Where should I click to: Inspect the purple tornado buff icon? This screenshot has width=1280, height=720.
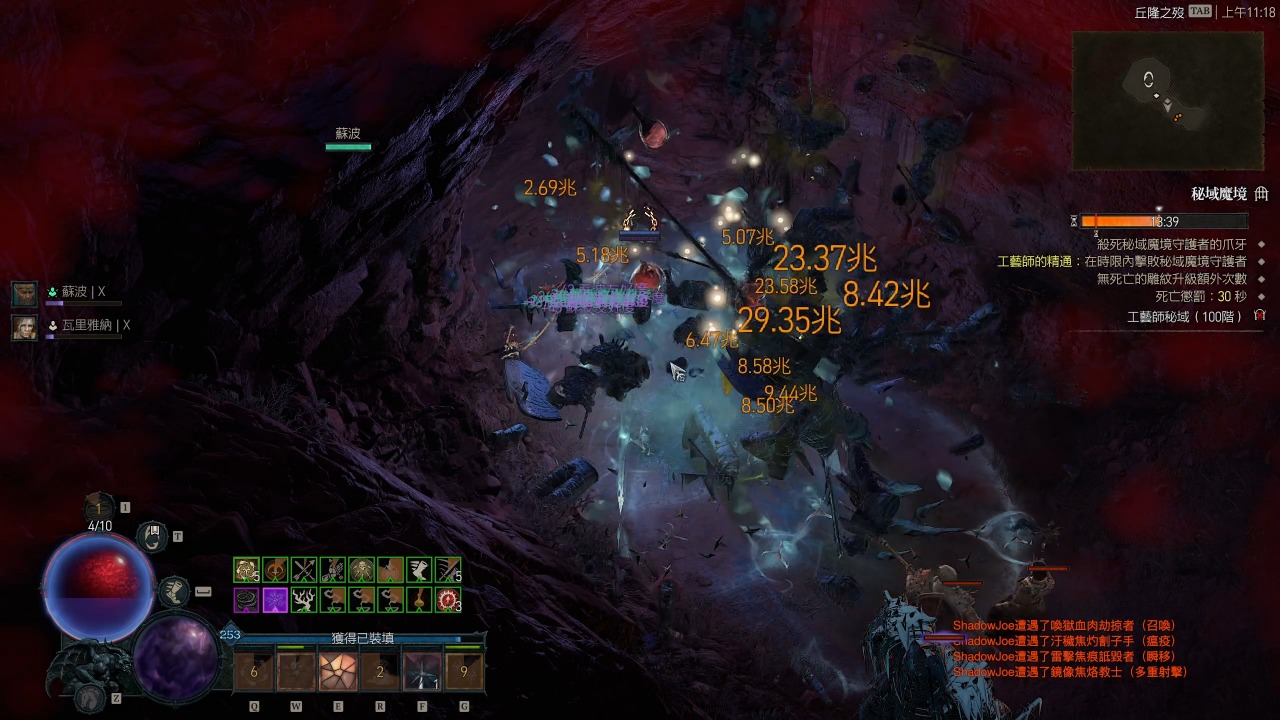246,600
